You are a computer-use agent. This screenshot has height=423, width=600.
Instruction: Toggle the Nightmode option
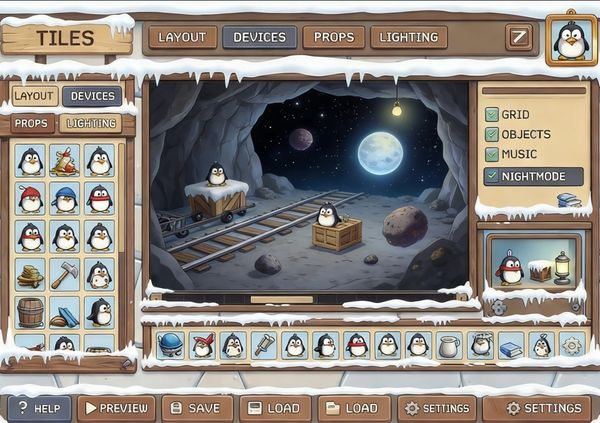[x=492, y=176]
